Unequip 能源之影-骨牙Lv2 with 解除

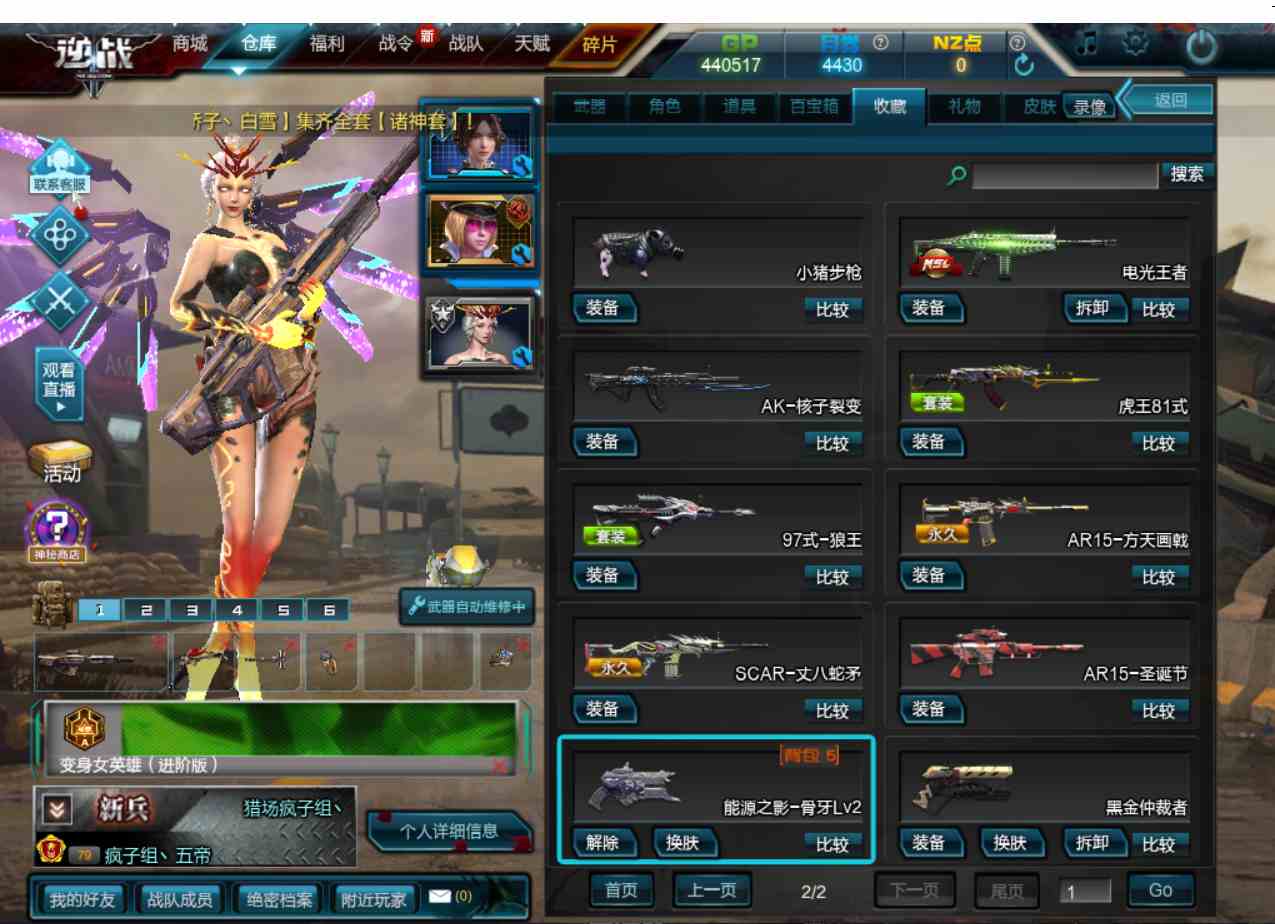pyautogui.click(x=602, y=843)
